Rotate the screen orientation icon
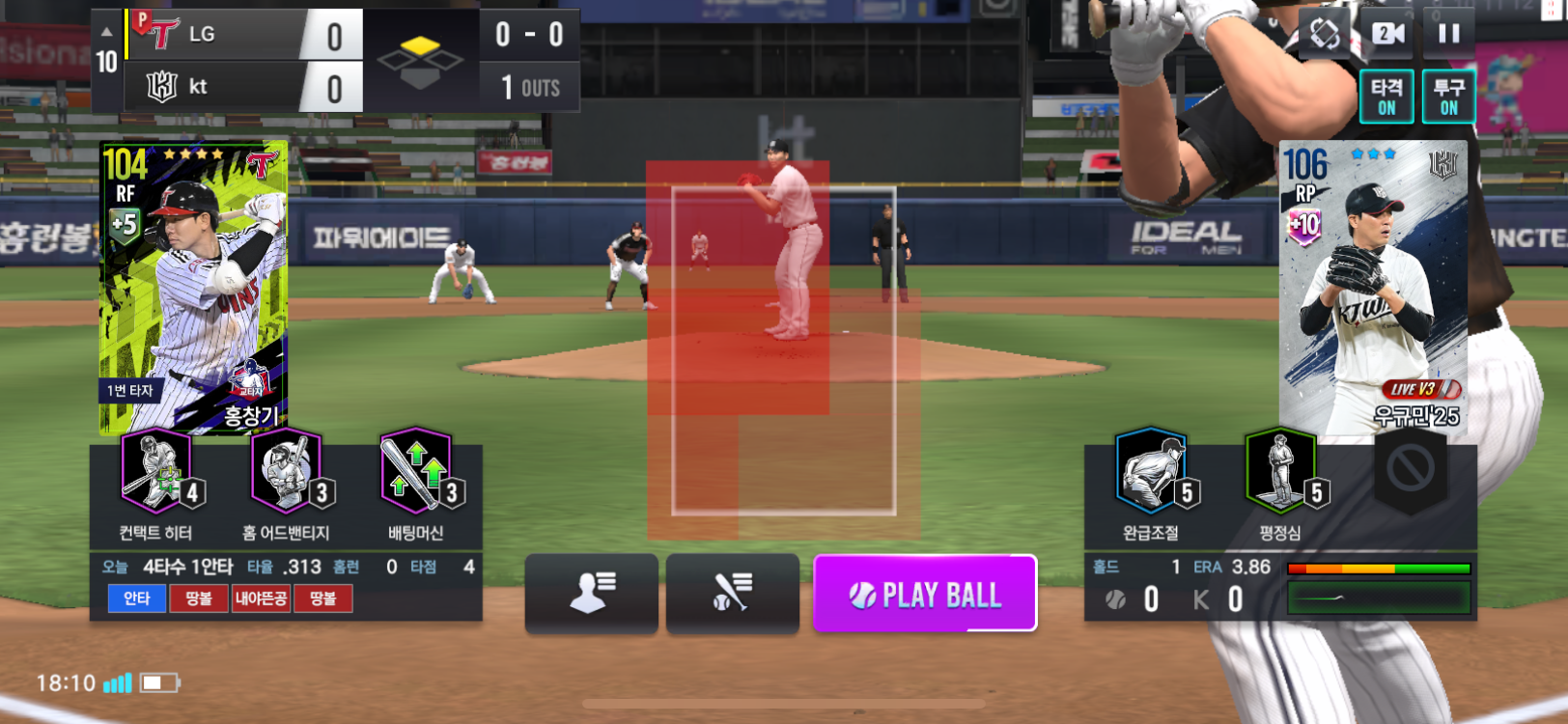Image resolution: width=1568 pixels, height=724 pixels. click(x=1325, y=34)
